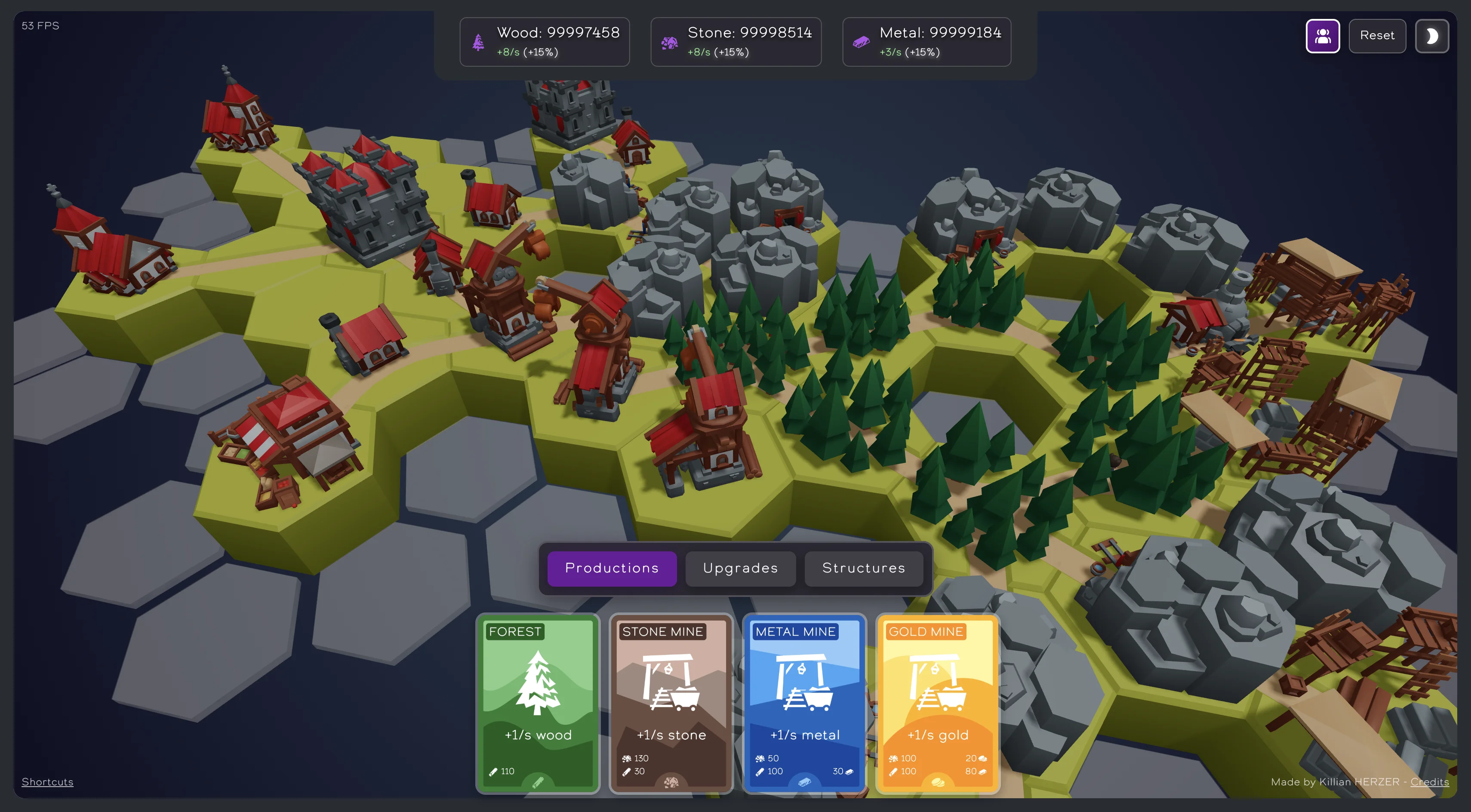Open the Credits link
This screenshot has height=812, width=1471.
point(1429,782)
